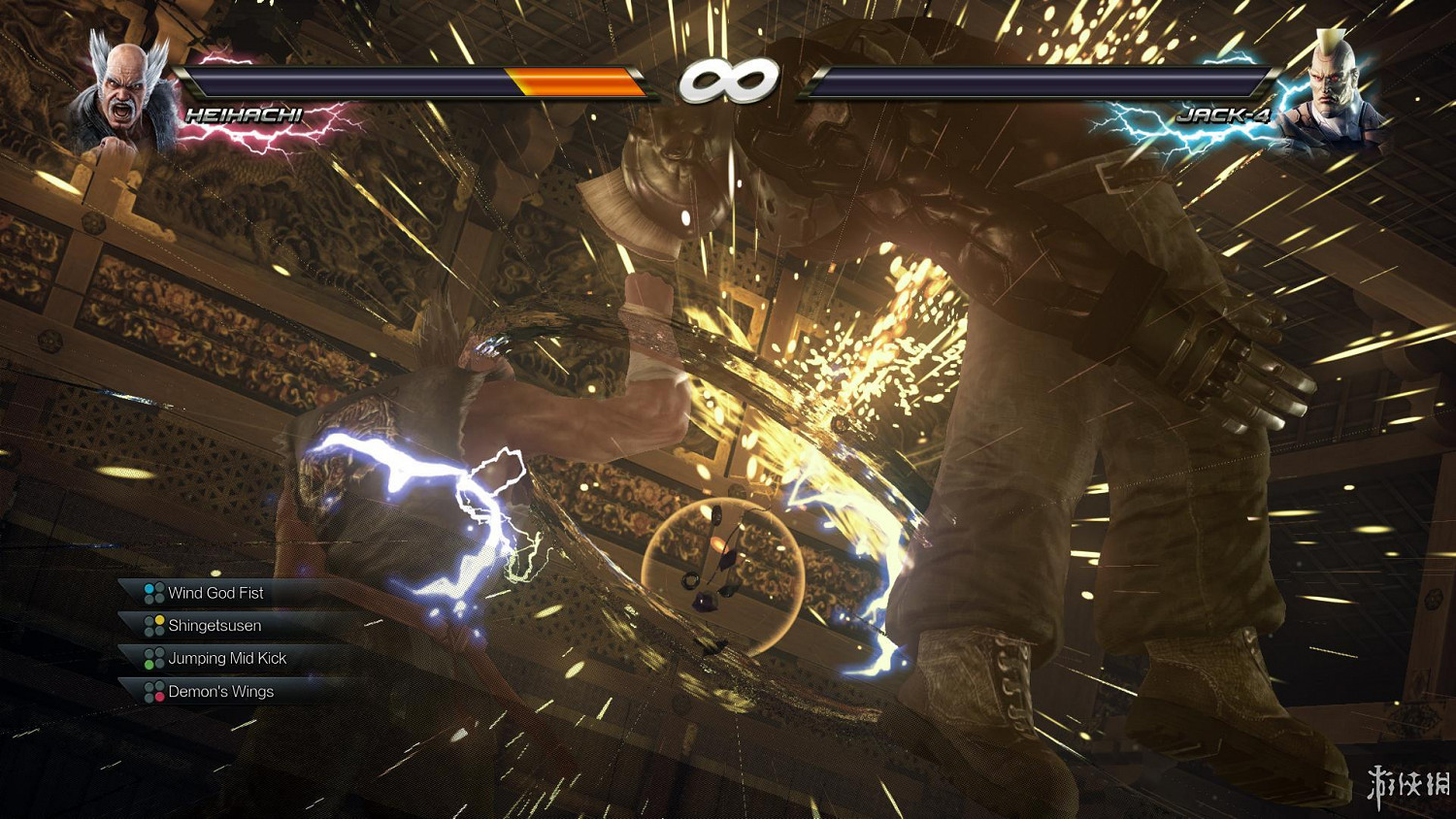Click the Shingetsusen move name
The image size is (1456, 819).
point(215,626)
